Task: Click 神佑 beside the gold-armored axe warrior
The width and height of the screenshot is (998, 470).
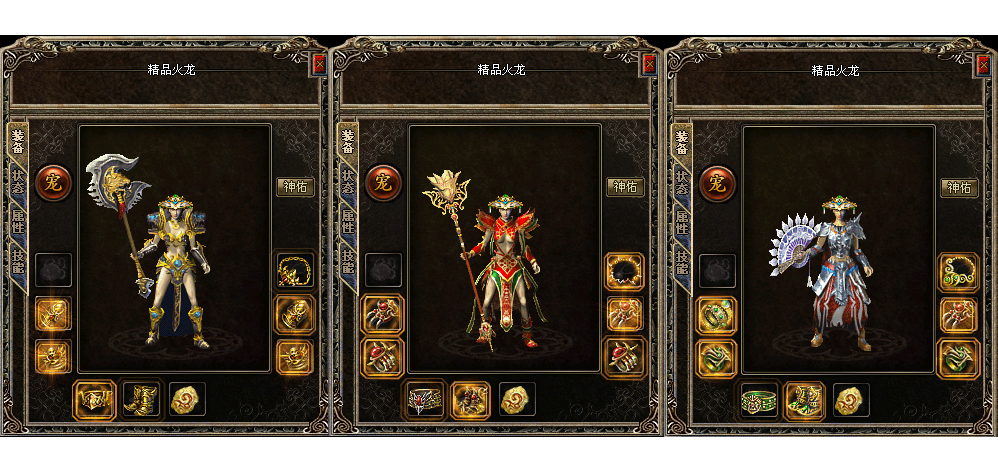Action: 294,187
